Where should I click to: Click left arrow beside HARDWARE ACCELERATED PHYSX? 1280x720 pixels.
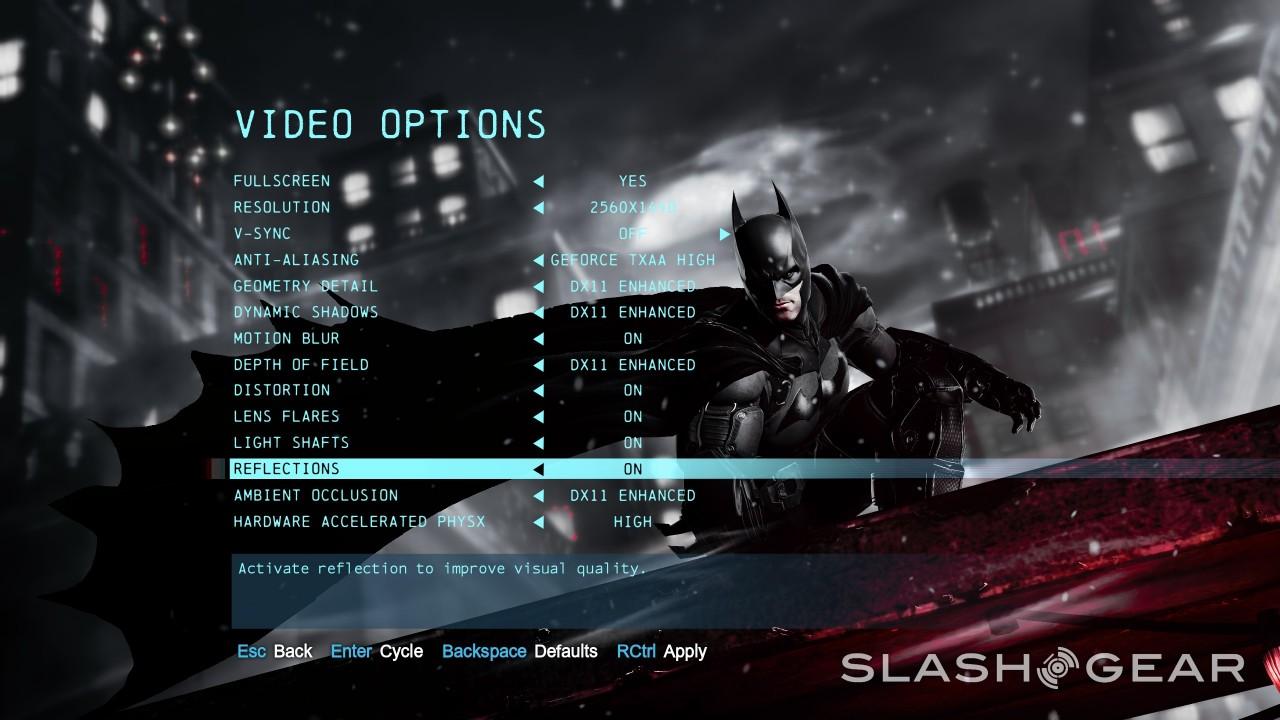pos(540,521)
